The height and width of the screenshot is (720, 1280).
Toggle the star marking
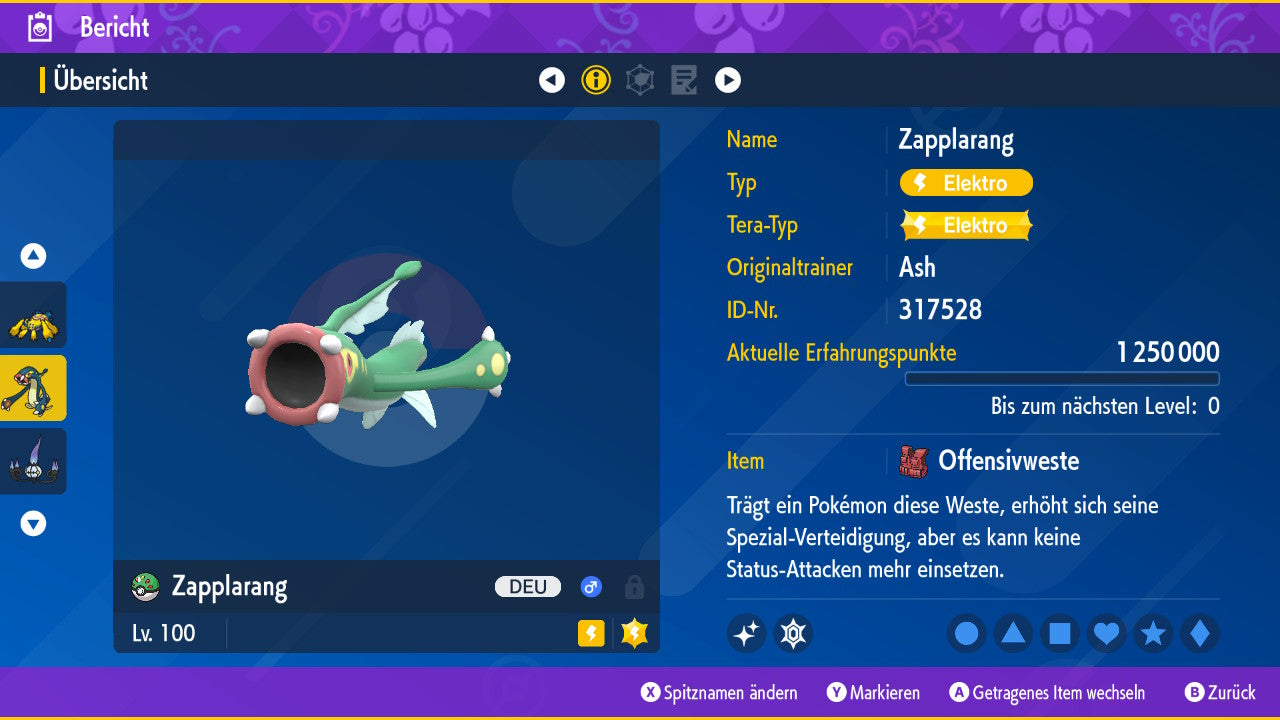1153,633
